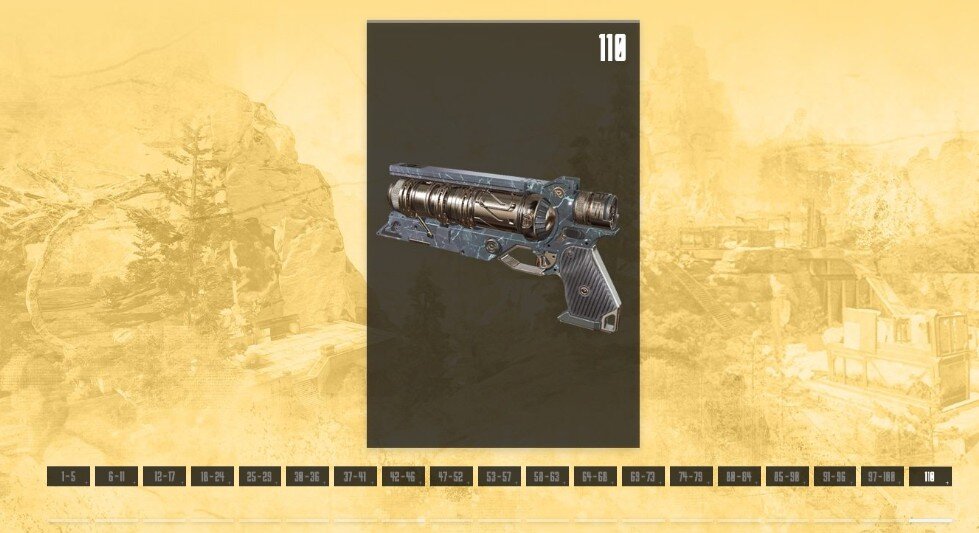979x533 pixels.
Task: Choose the 64-68 level range tab
Action: [595, 477]
